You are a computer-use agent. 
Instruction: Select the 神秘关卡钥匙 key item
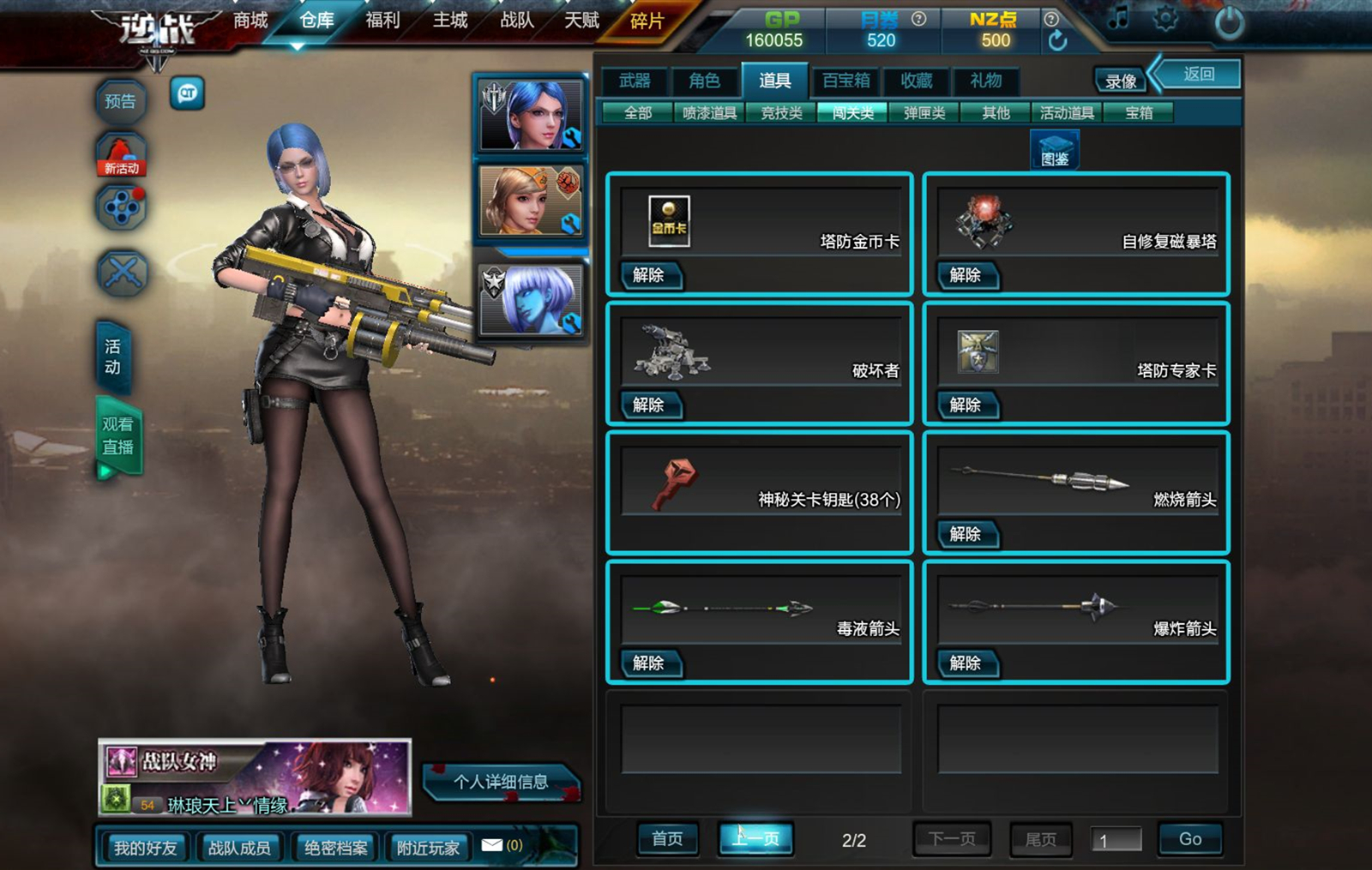tap(760, 493)
